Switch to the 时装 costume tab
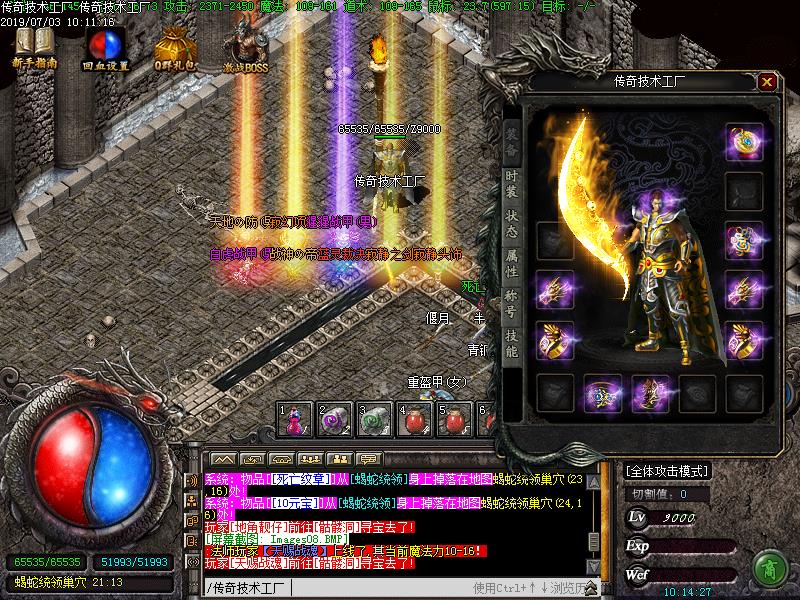The image size is (800, 600). 511,185
